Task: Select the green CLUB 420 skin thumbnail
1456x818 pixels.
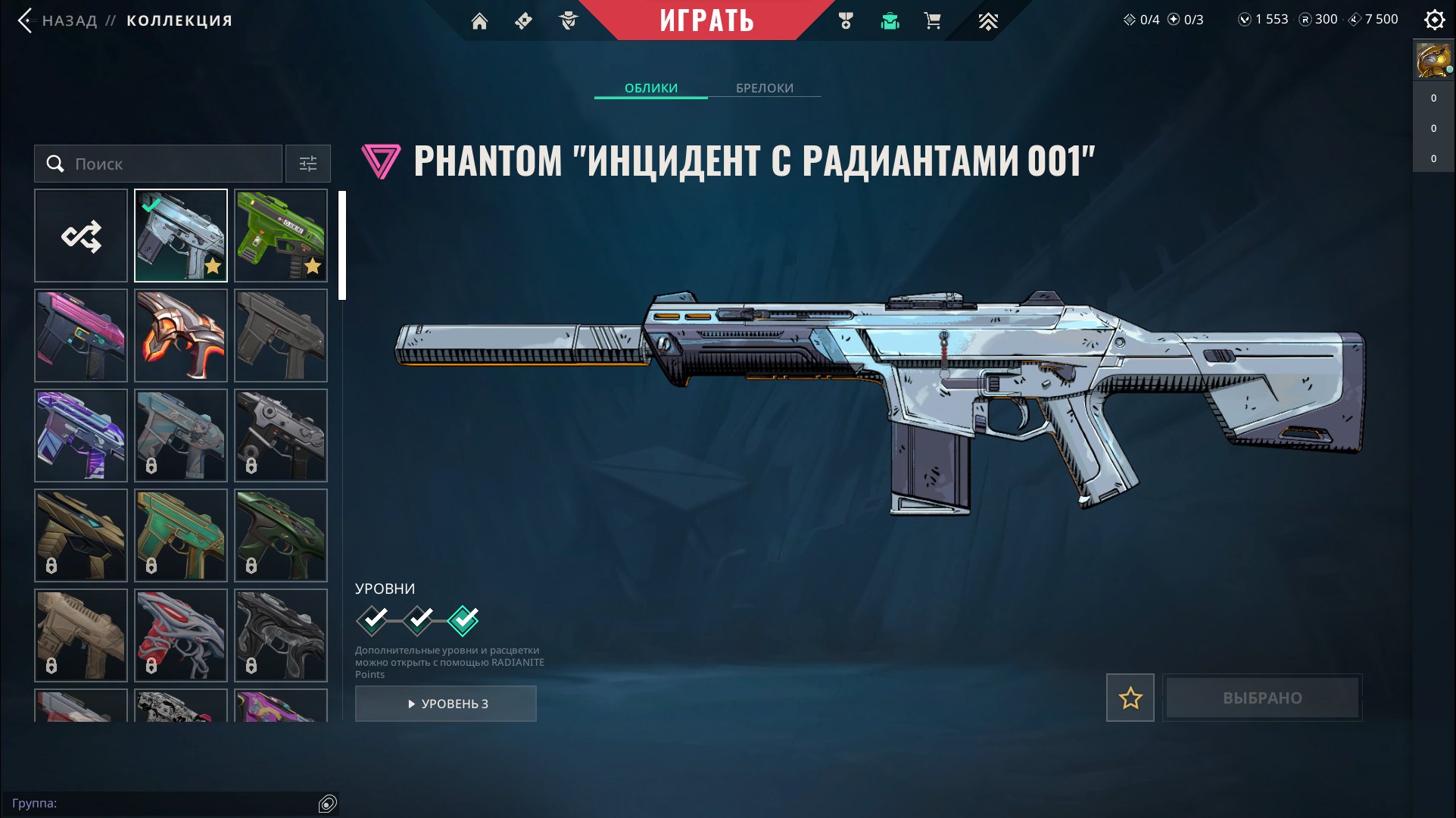Action: coord(280,236)
